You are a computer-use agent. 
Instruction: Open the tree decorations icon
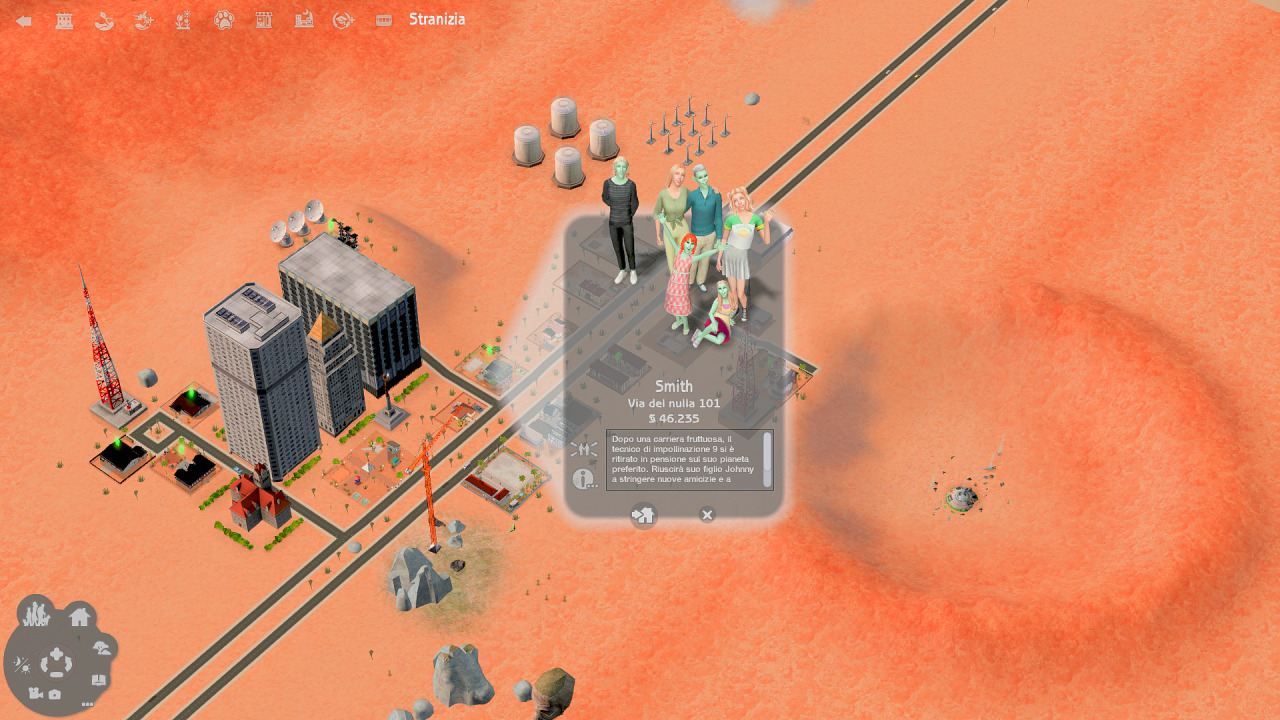click(x=101, y=648)
